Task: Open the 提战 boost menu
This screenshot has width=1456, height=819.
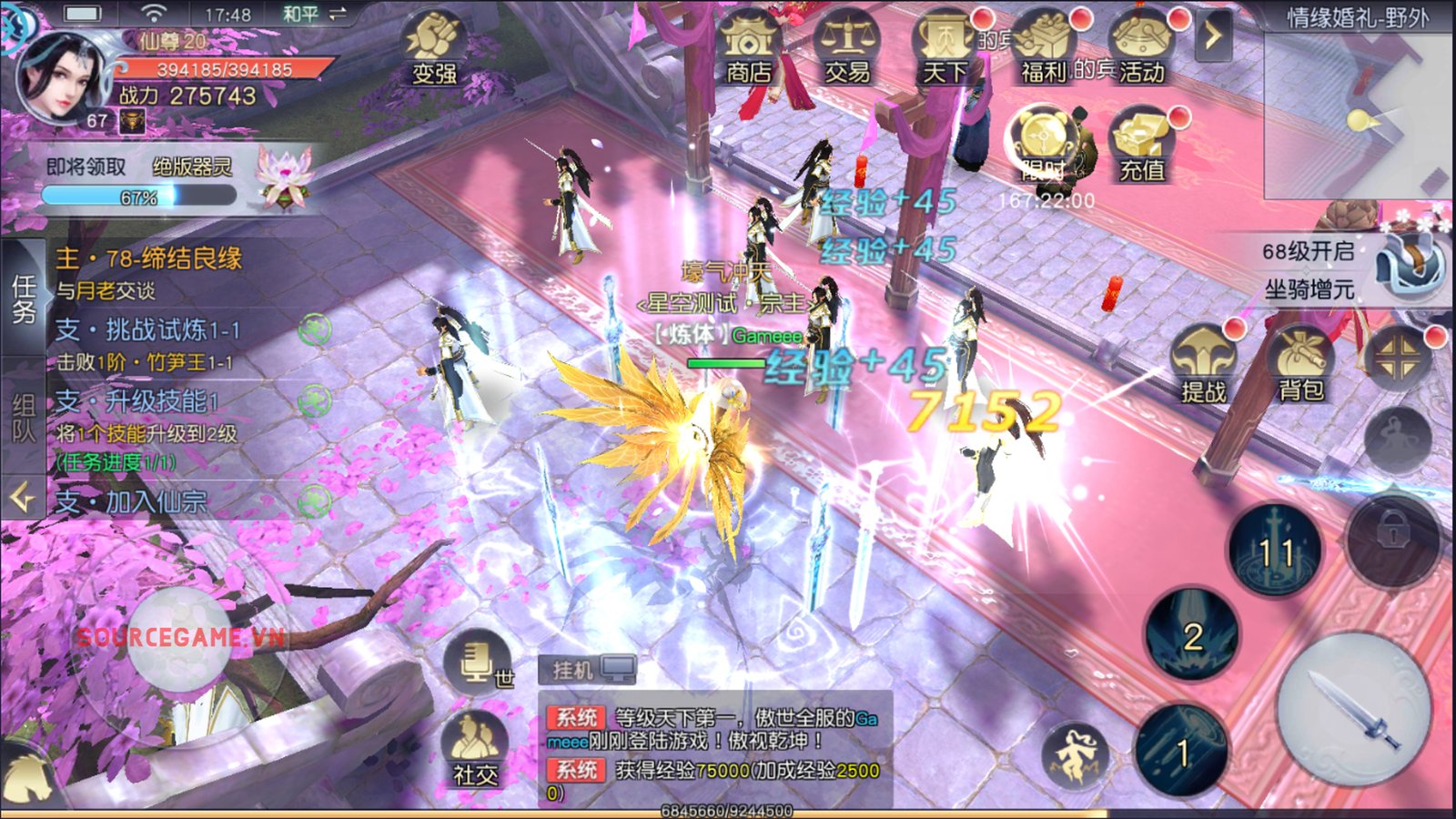Action: coord(1203,366)
